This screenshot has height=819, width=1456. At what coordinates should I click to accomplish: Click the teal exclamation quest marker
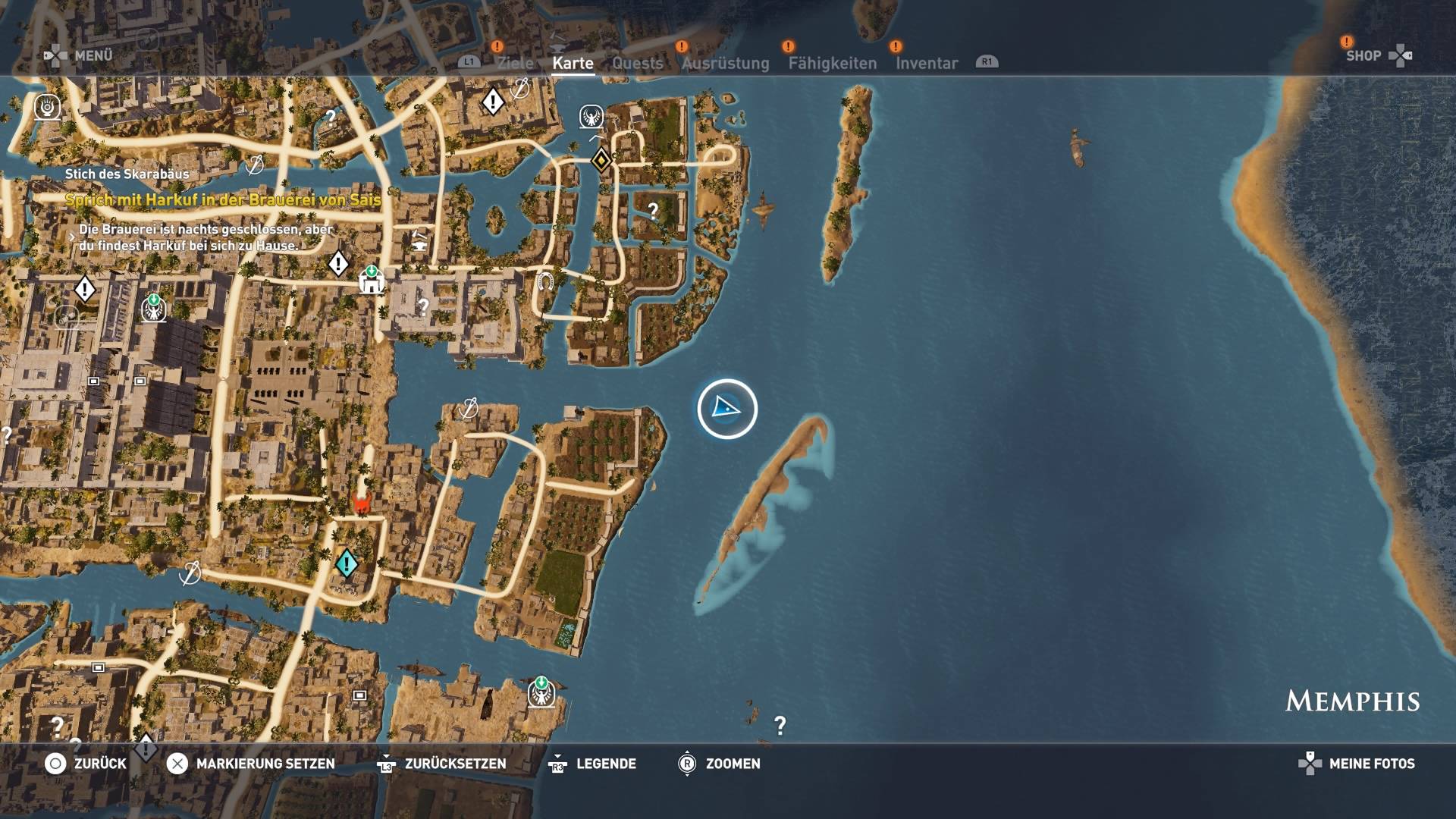(347, 563)
